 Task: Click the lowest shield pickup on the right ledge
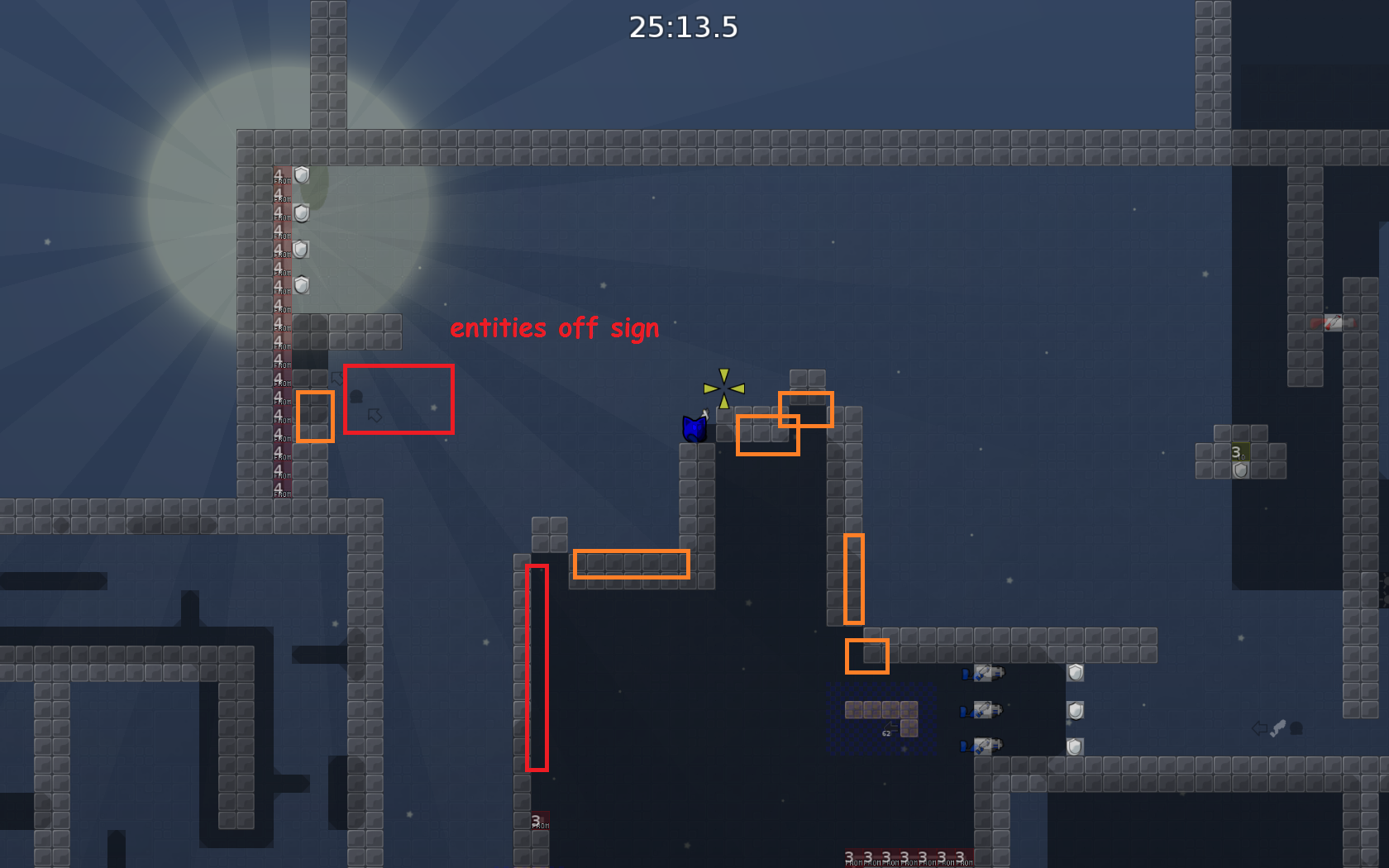(x=1075, y=746)
